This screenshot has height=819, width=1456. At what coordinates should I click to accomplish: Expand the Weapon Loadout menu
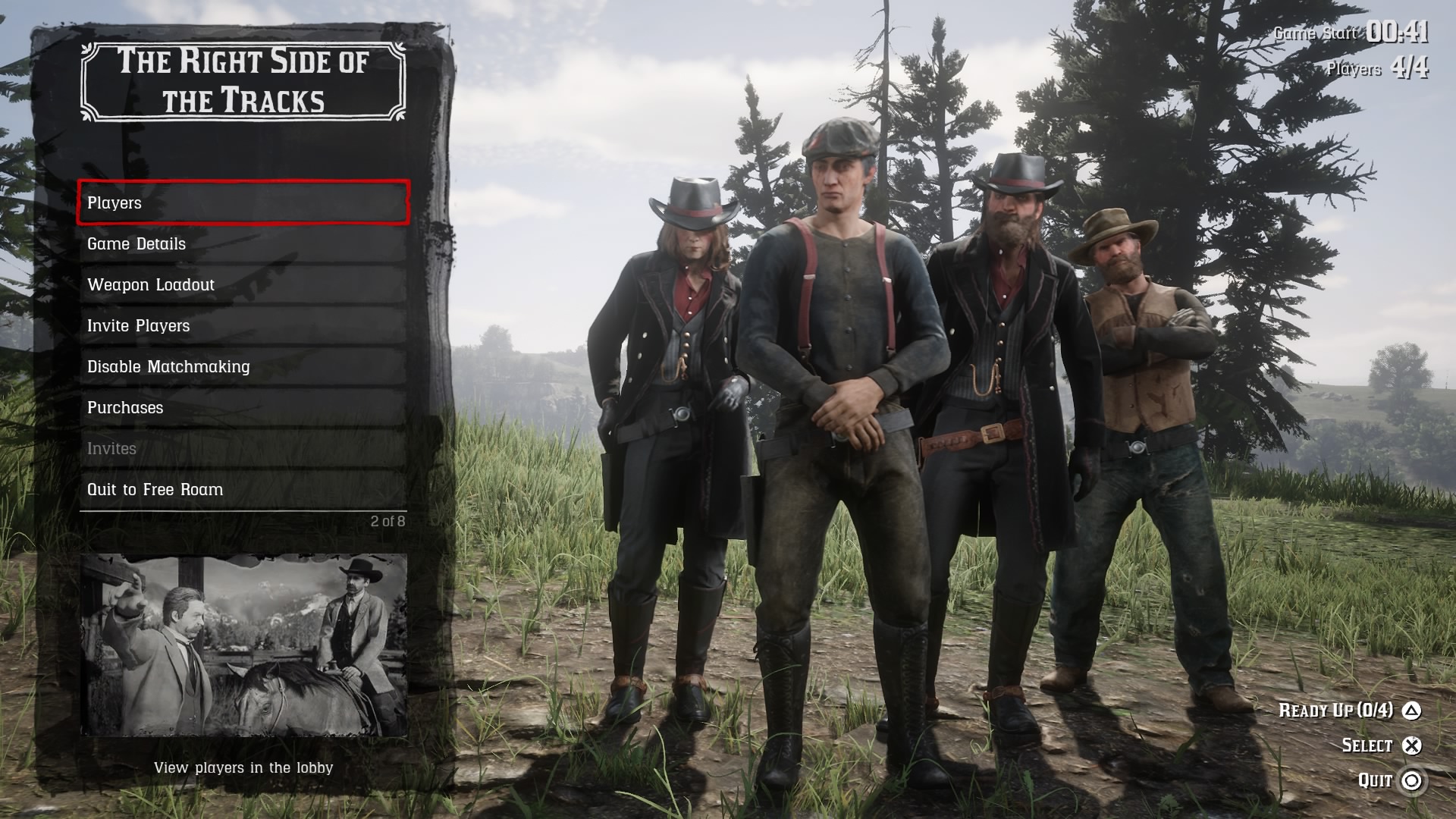coord(152,284)
